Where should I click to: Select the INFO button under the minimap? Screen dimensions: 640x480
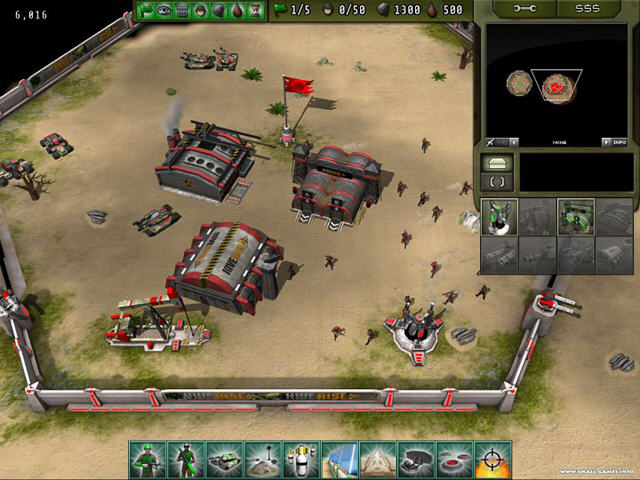(620, 142)
